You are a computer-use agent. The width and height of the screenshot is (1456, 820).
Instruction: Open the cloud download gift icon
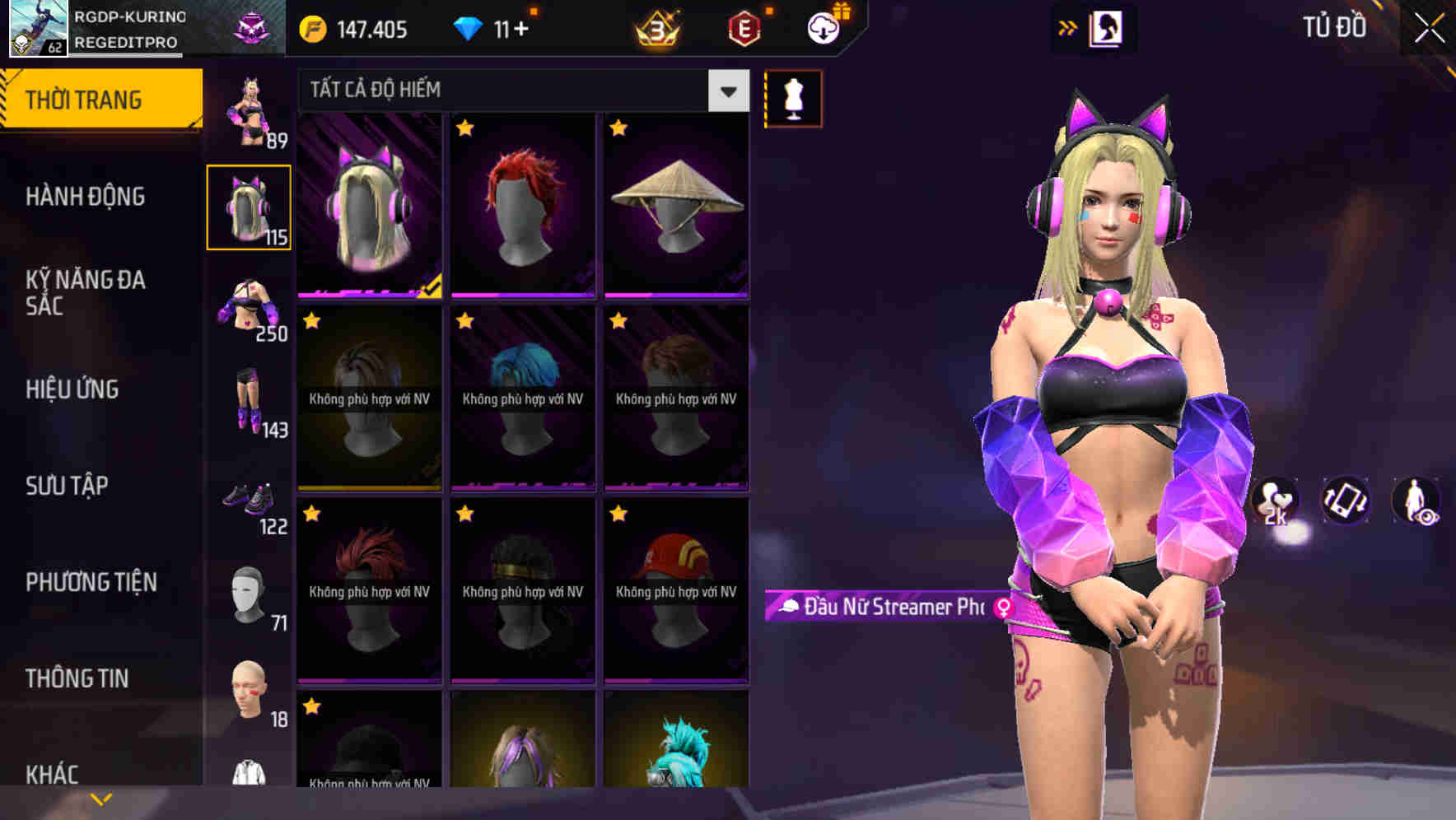pyautogui.click(x=826, y=27)
